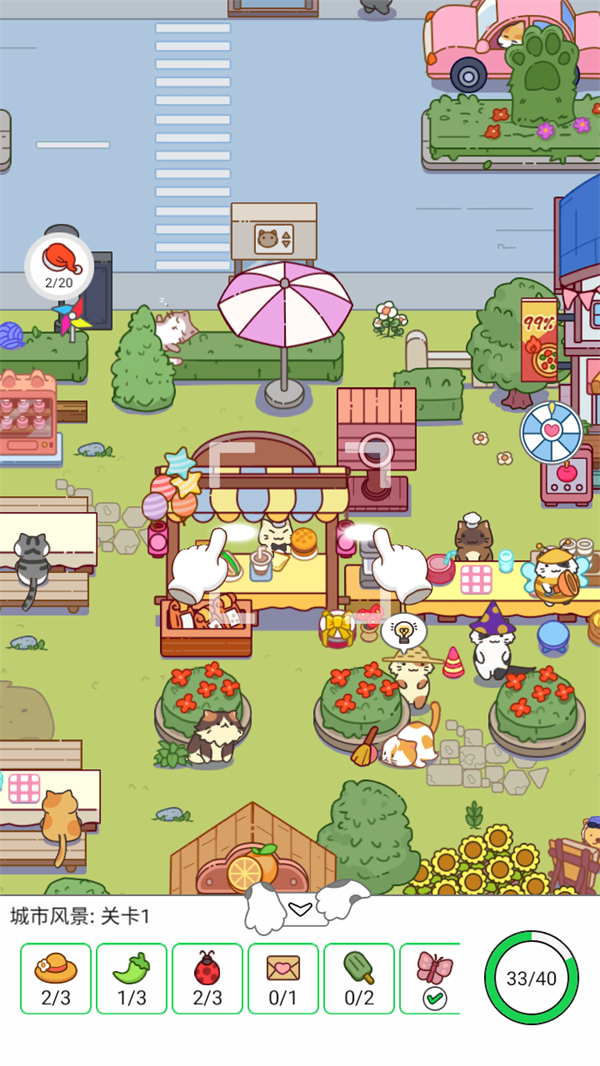Tap the heart spin wheel icon

[551, 432]
